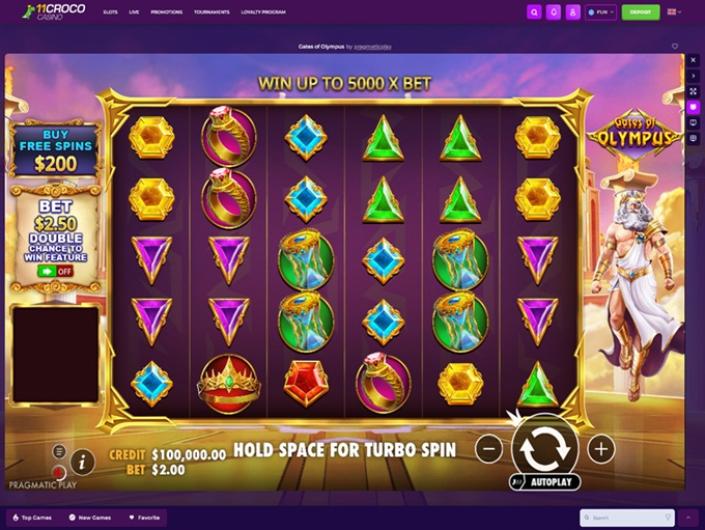Open the Live casino section
This screenshot has width=705, height=530.
click(x=134, y=13)
